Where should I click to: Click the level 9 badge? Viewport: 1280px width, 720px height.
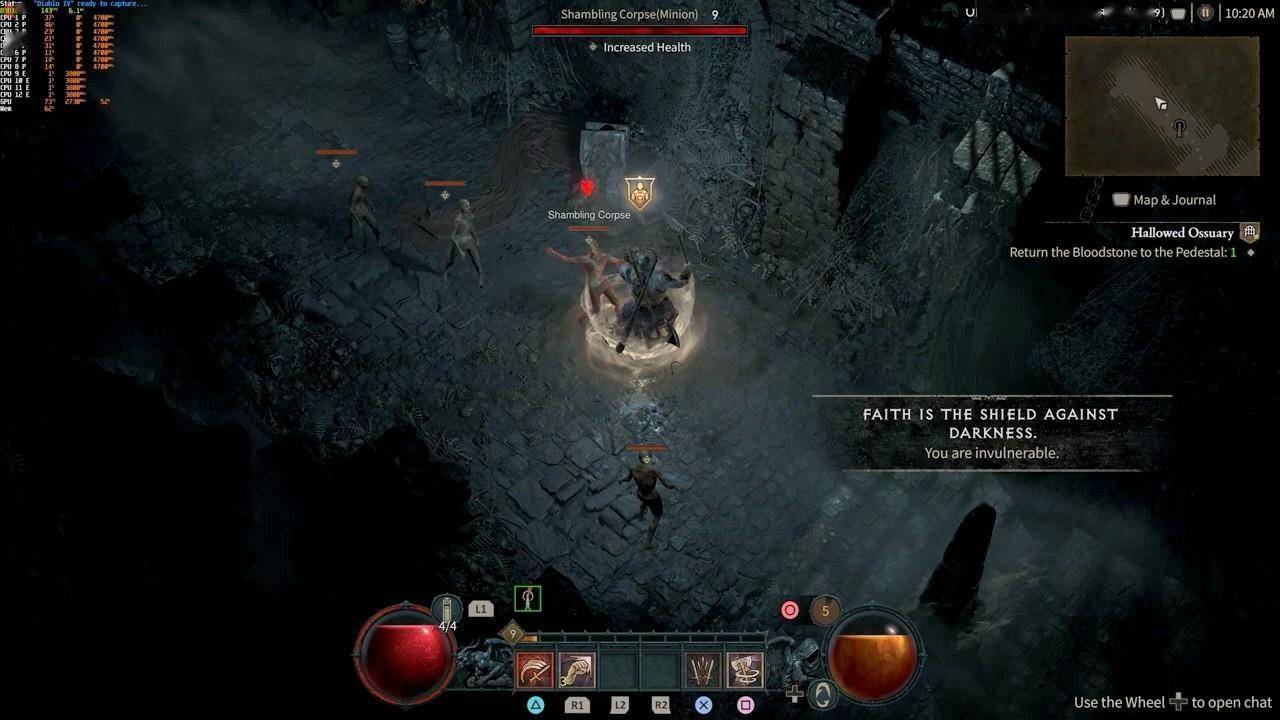click(513, 633)
